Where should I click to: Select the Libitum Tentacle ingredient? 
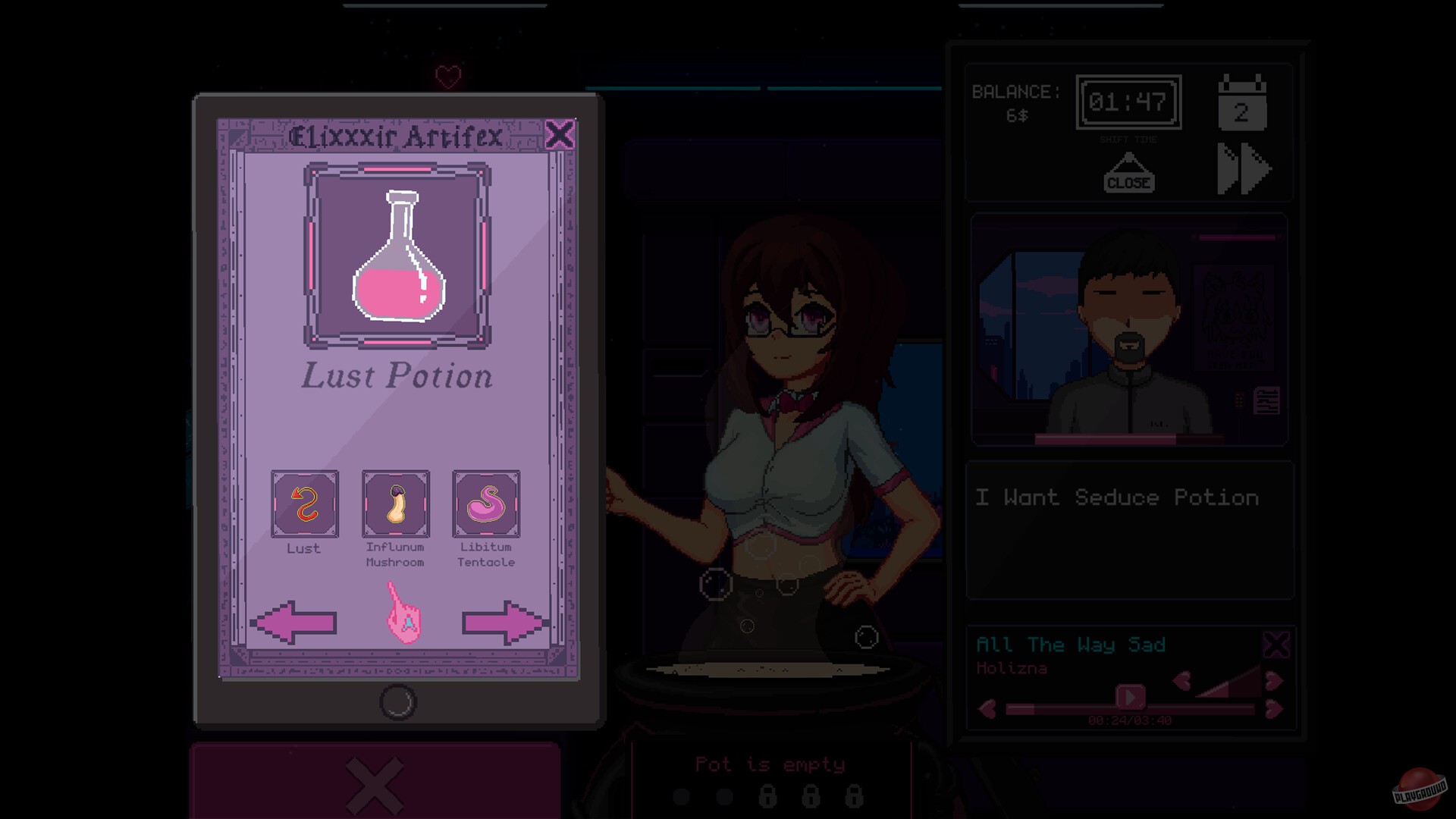(486, 504)
